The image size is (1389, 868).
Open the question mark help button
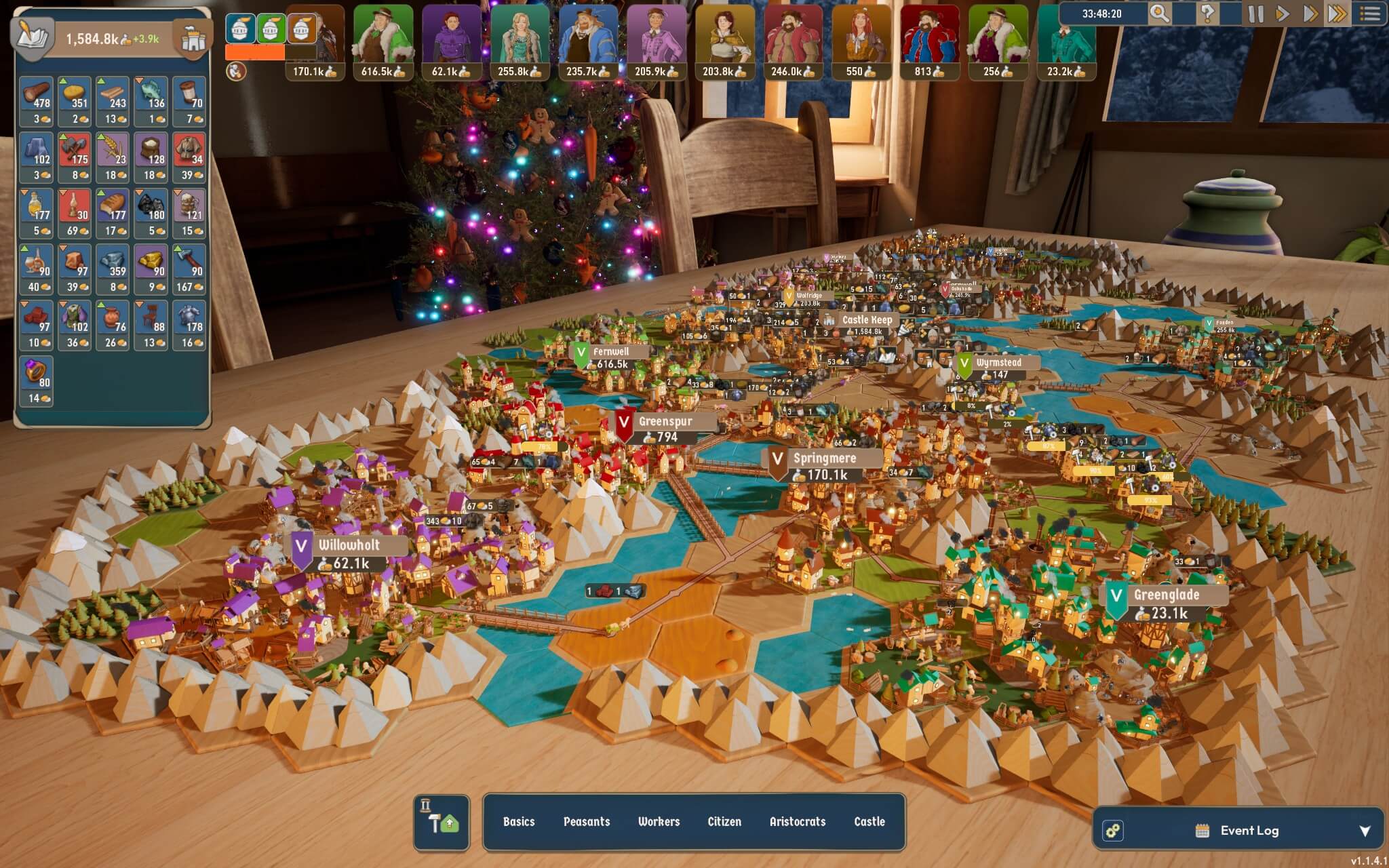[1207, 14]
